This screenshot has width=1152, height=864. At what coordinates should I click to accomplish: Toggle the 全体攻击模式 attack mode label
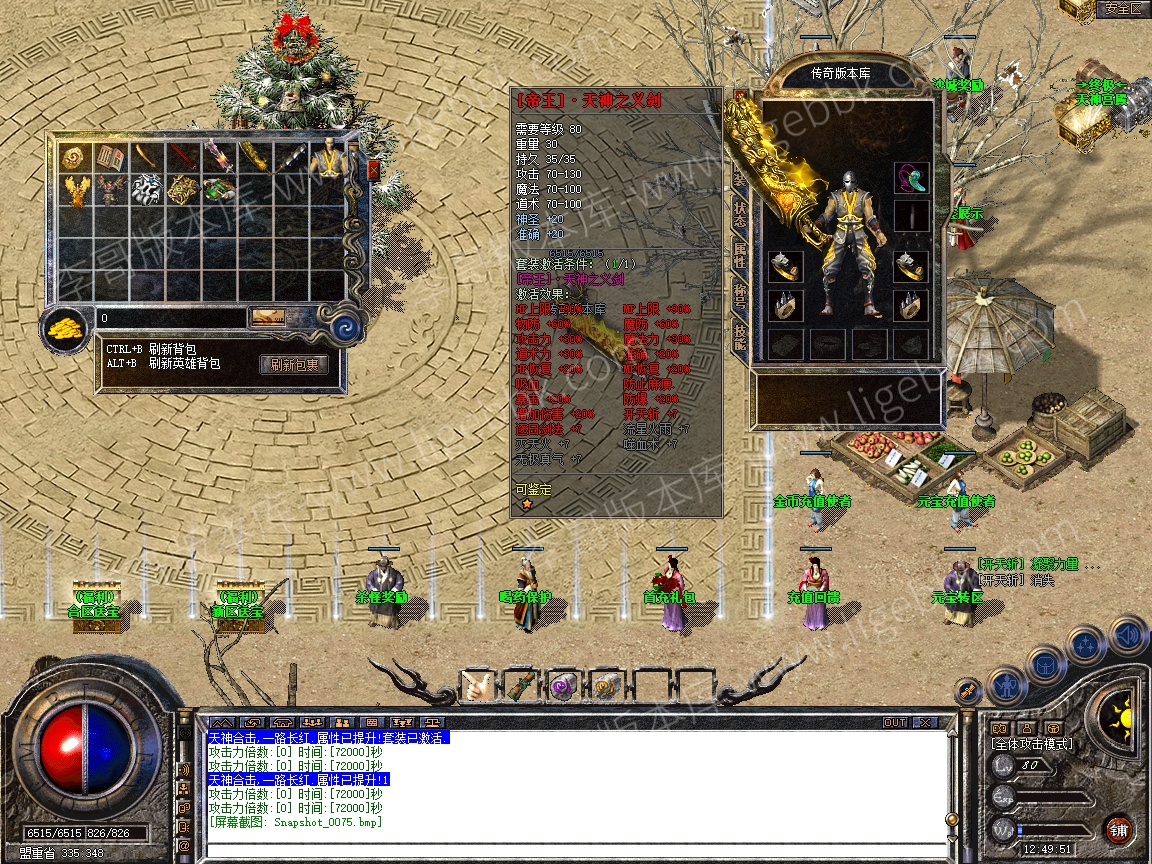(x=1031, y=744)
